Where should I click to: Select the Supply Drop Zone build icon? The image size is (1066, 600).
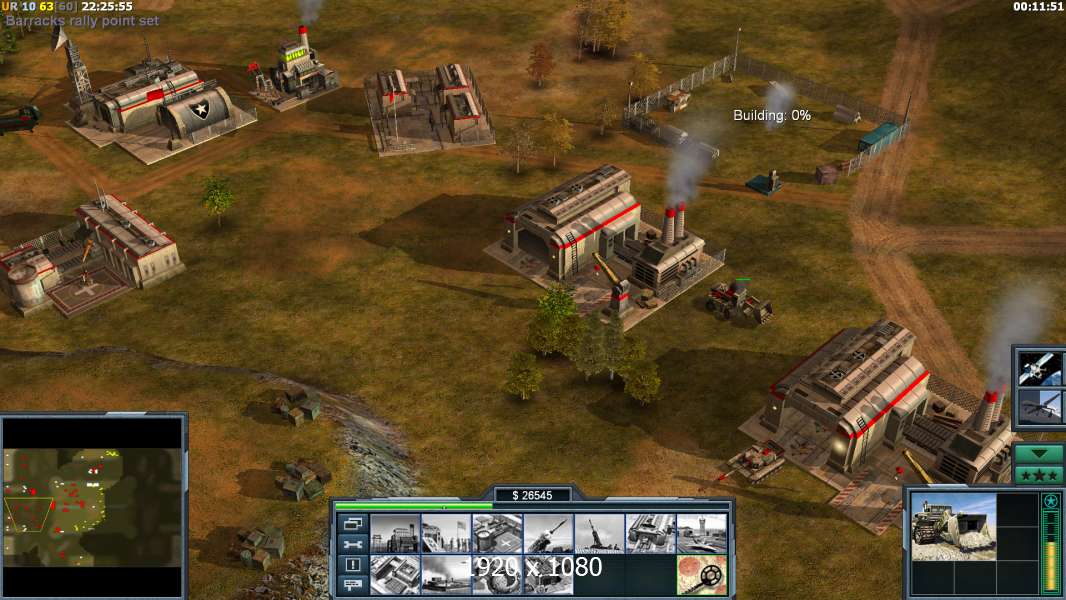coord(445,574)
